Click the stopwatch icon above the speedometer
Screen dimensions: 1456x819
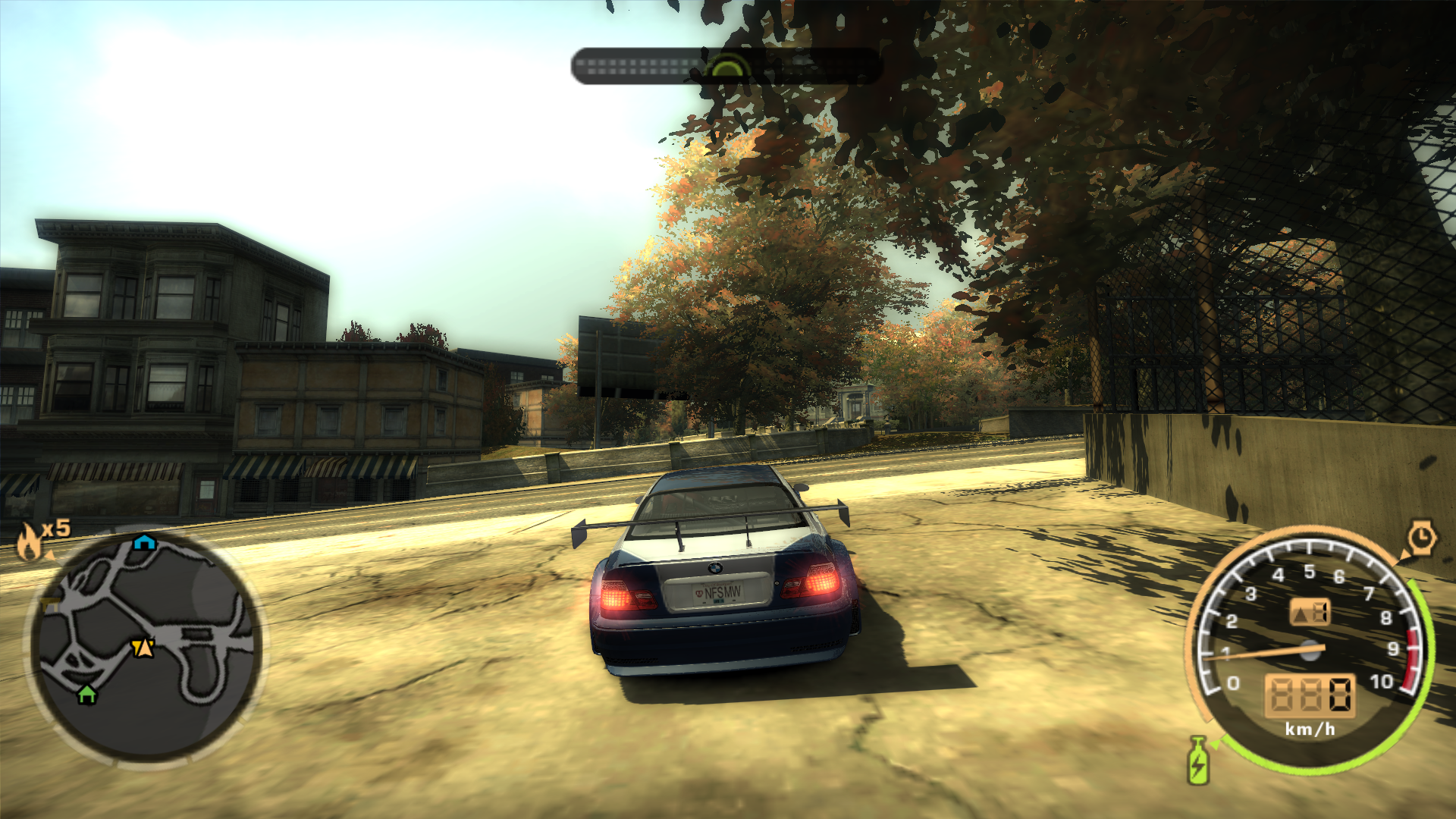tap(1422, 535)
